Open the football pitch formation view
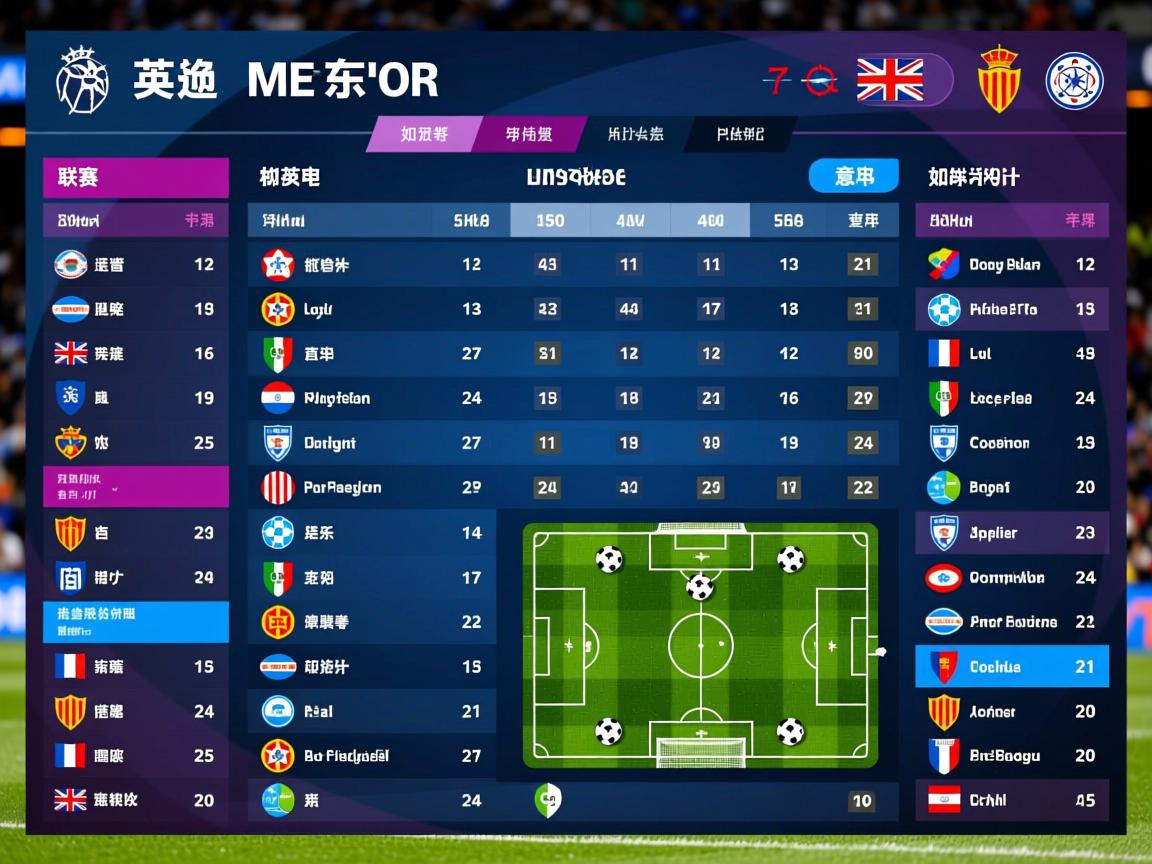This screenshot has width=1152, height=864. click(x=700, y=645)
